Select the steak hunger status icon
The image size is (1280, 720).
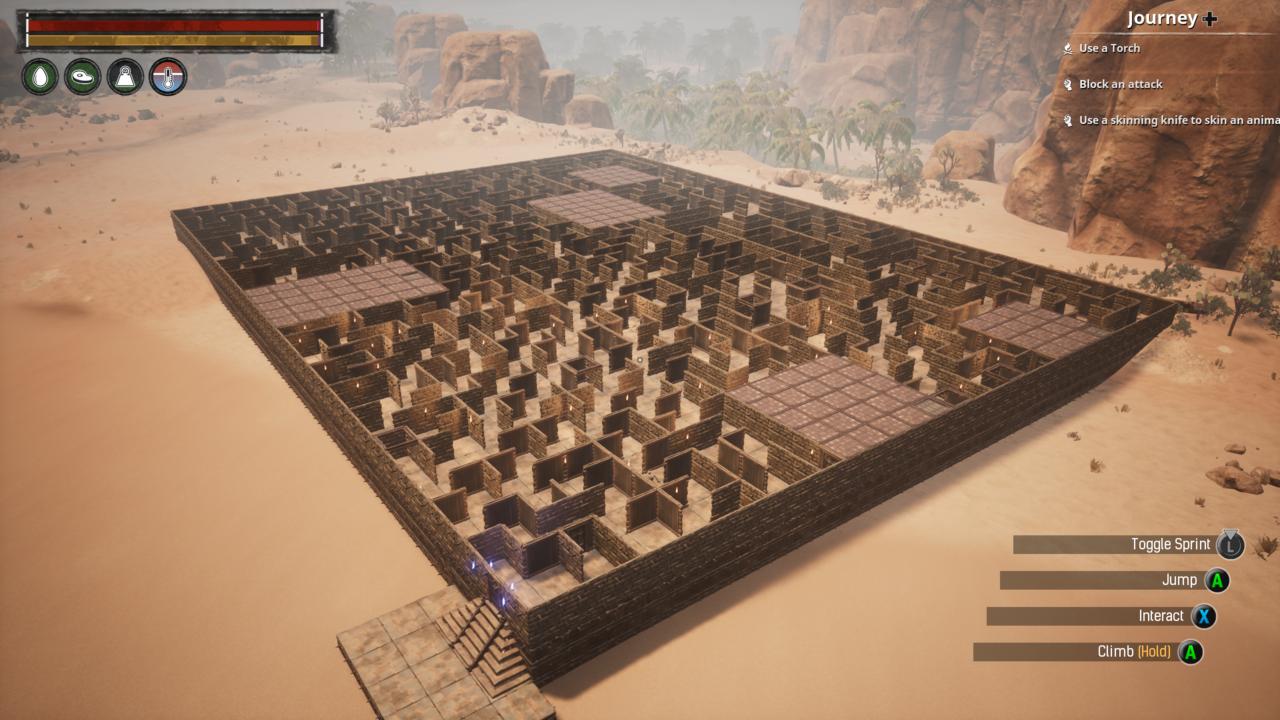point(82,76)
